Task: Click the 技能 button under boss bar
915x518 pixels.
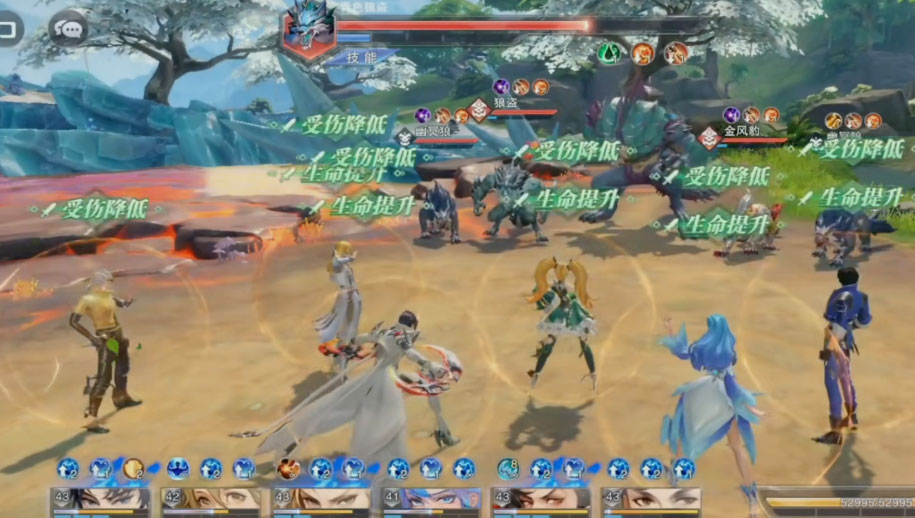Action: [x=360, y=58]
